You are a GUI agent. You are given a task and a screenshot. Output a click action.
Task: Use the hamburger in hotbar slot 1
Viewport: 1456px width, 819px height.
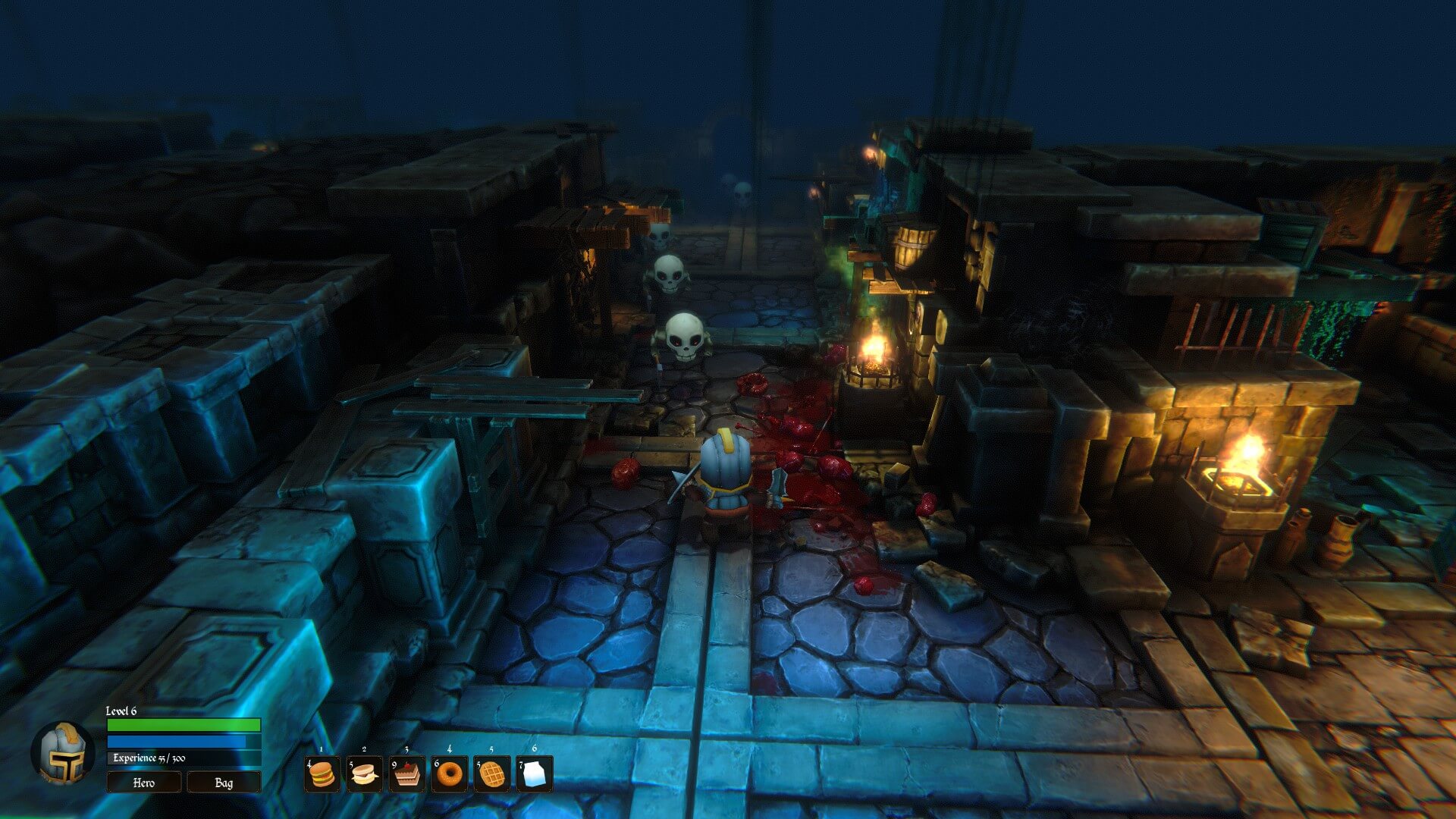pos(322,773)
